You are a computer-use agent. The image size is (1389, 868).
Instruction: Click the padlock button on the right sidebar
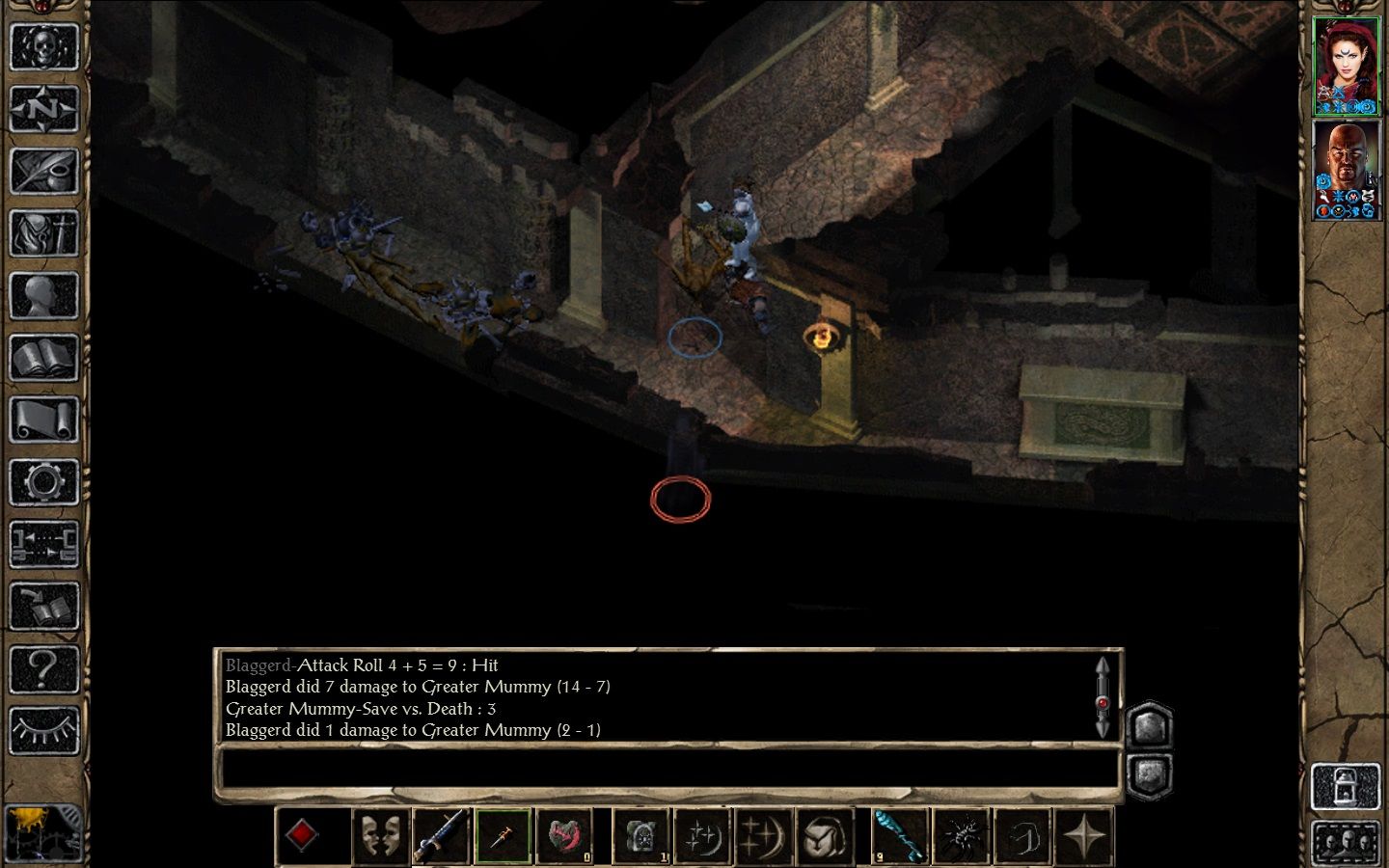(x=1345, y=787)
